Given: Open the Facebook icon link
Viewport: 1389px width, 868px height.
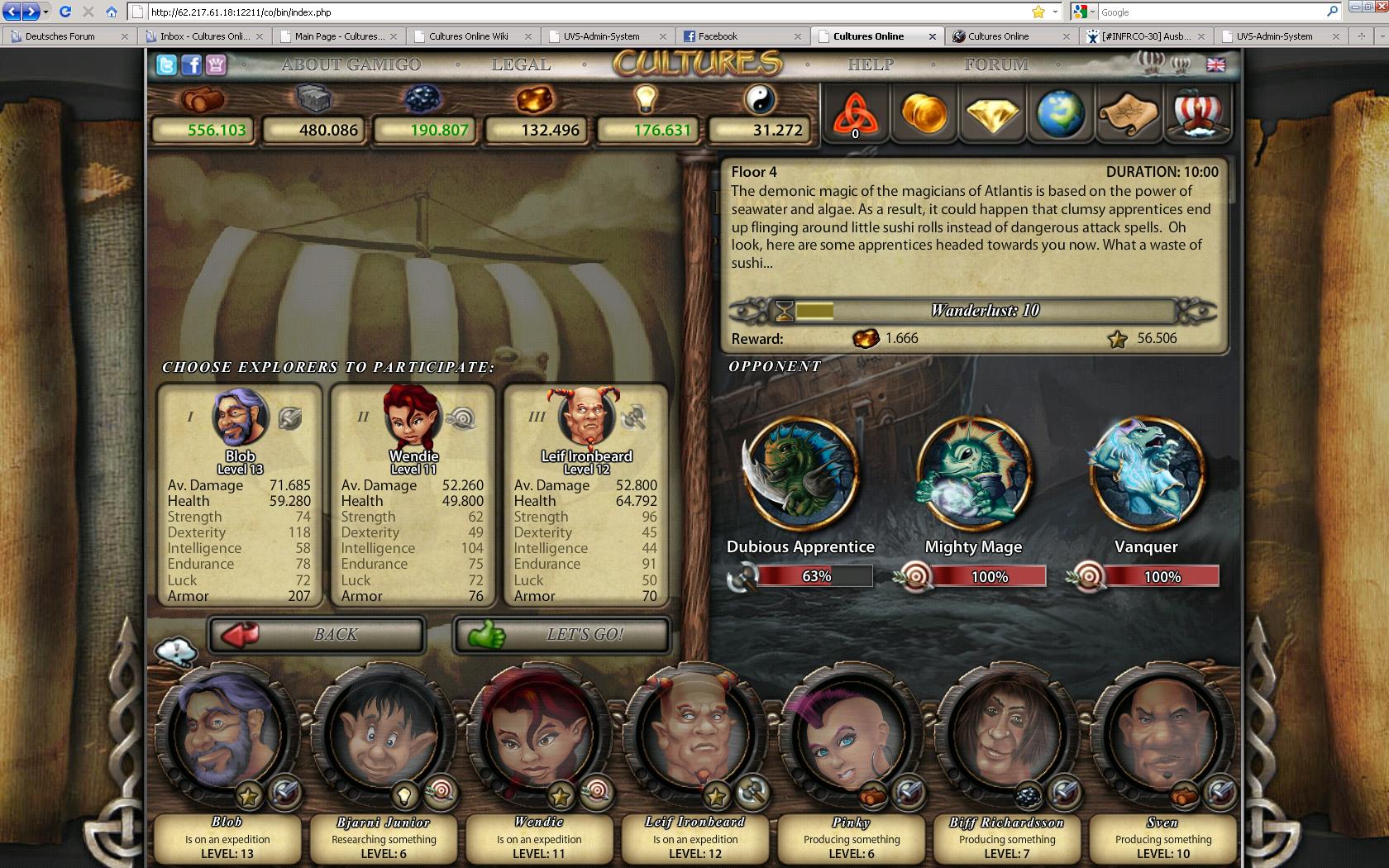Looking at the screenshot, I should [x=191, y=65].
